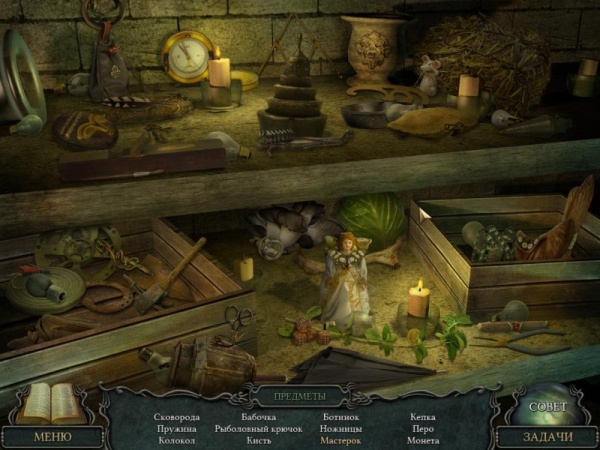The image size is (600, 450).
Task: Select Монета in the item list
Action: (422, 440)
